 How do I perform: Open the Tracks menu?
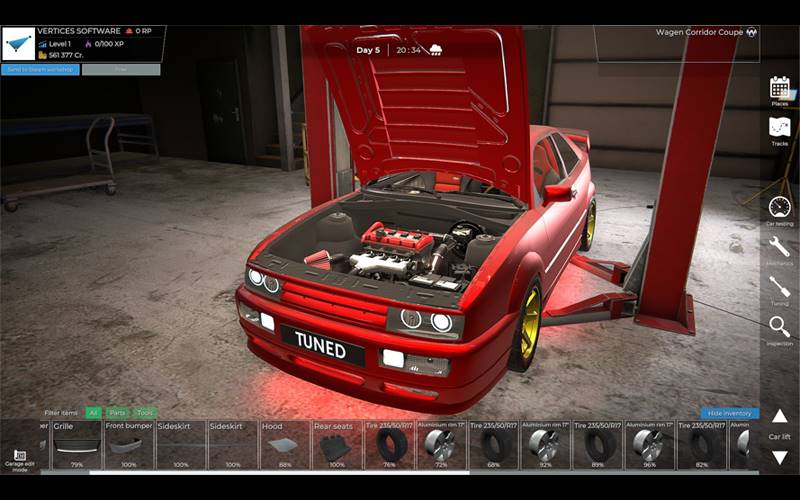[779, 130]
